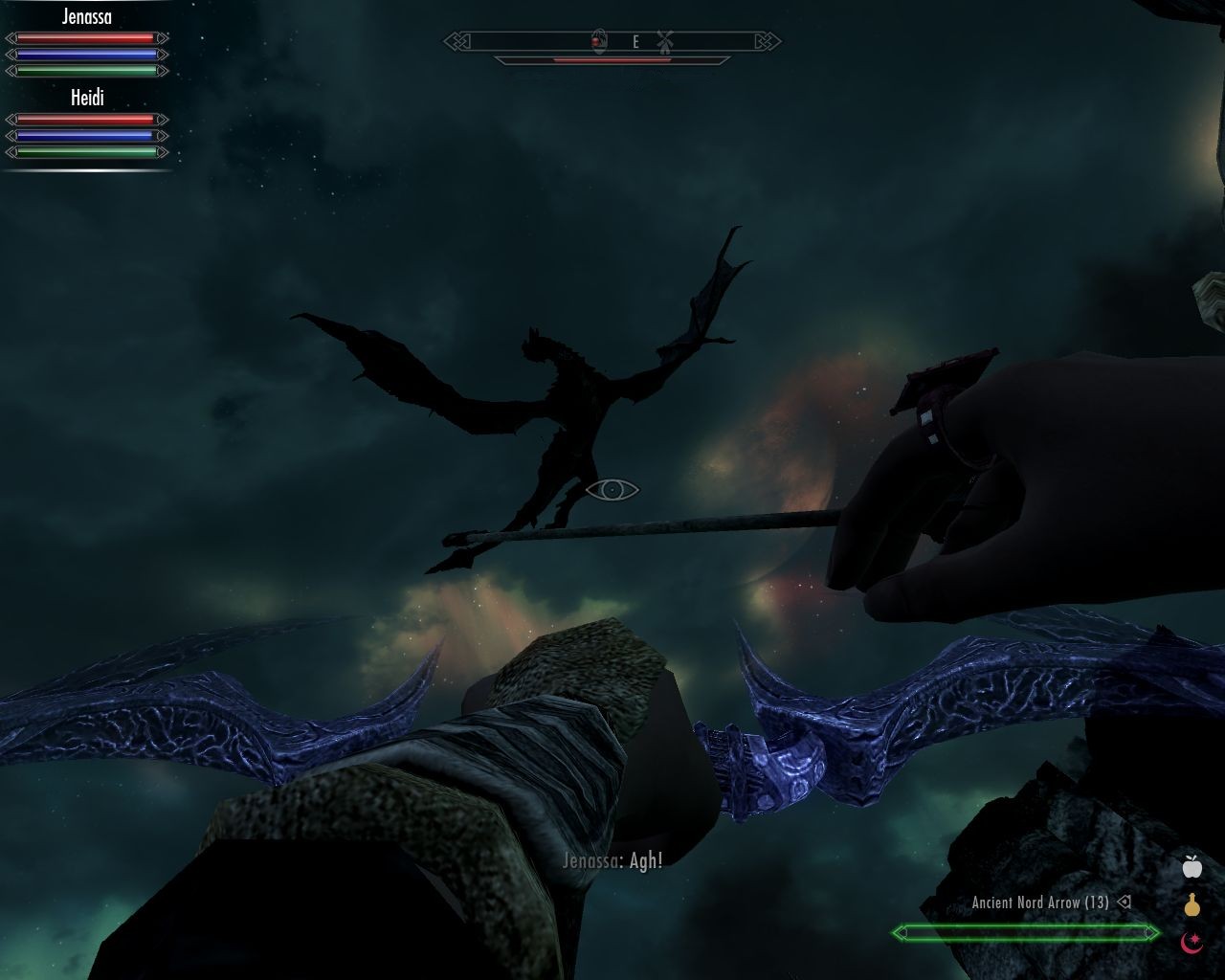Viewport: 1225px width, 980px height.
Task: Click the subtitle reading Jenassa: Agh!
Action: coord(612,860)
